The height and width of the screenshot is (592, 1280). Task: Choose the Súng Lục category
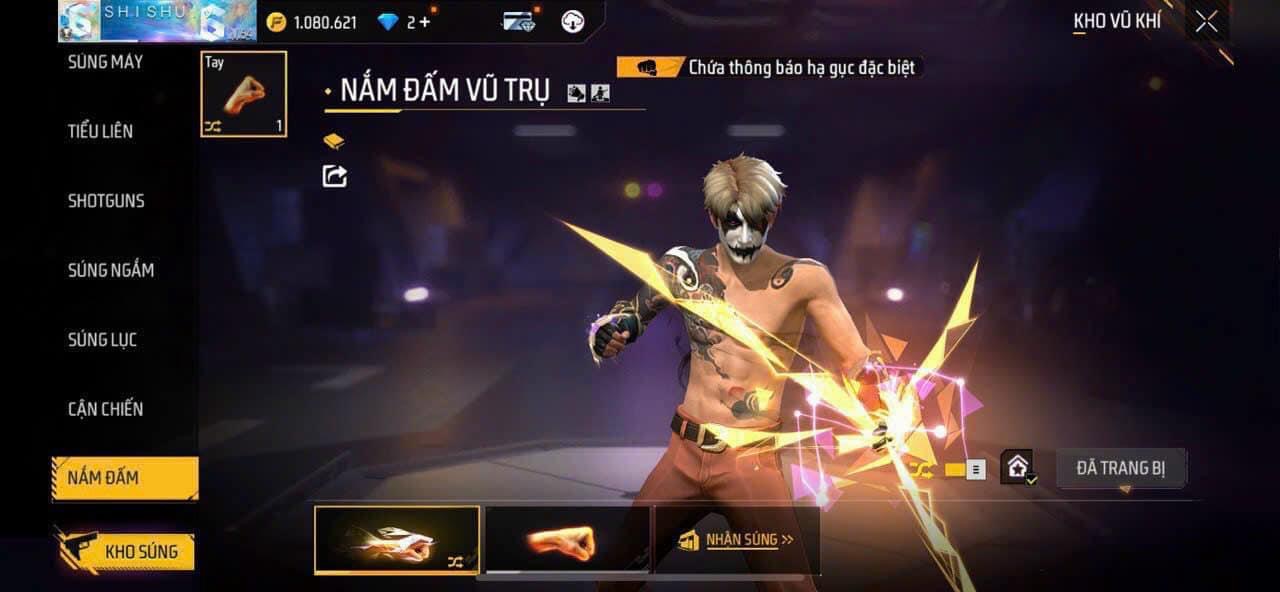pos(102,340)
